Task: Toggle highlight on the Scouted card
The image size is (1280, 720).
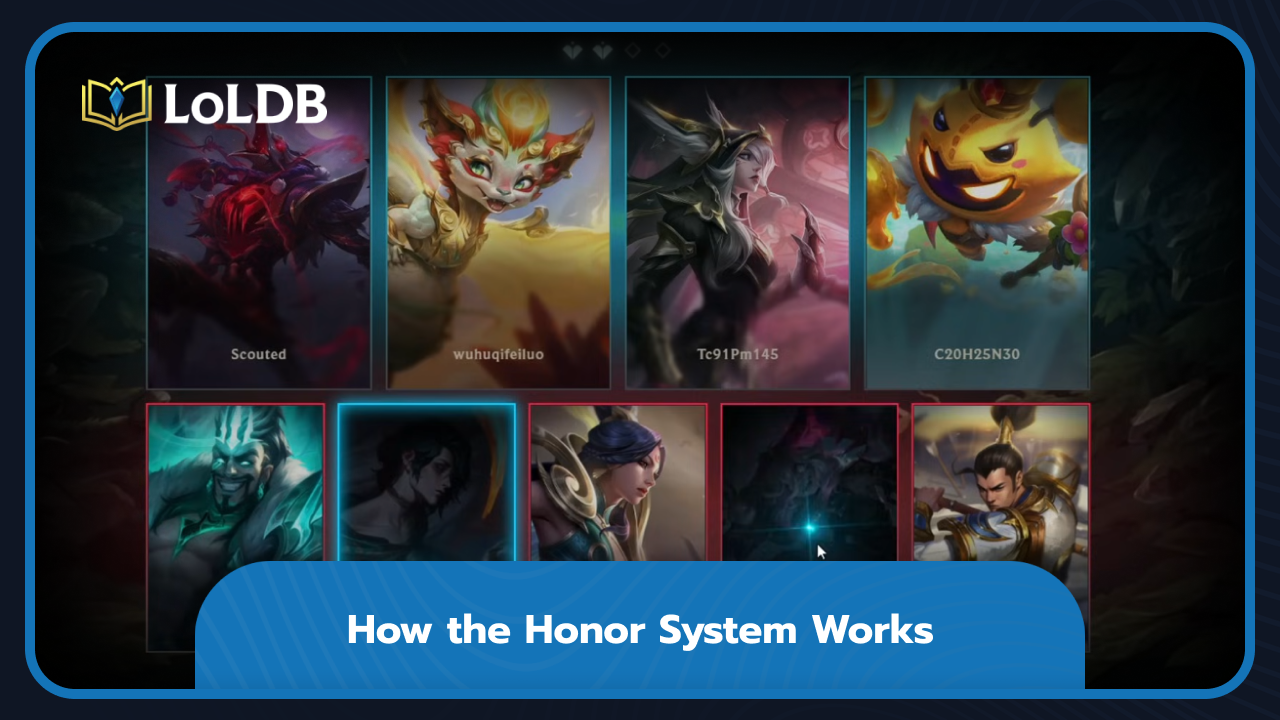Action: click(258, 230)
